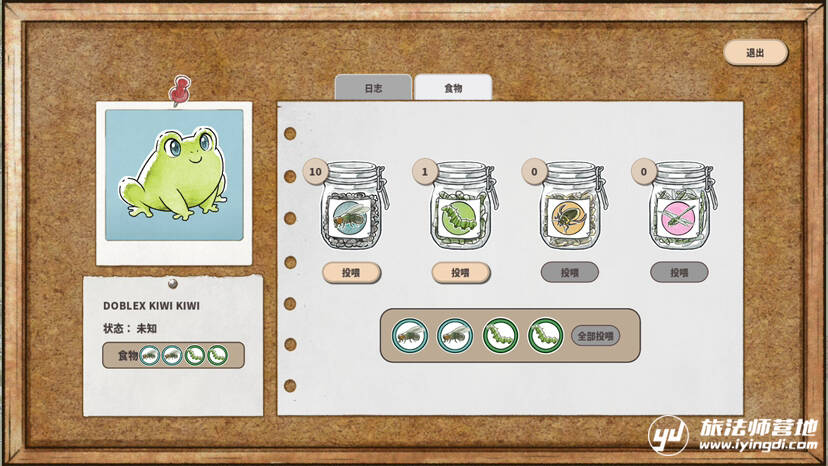The width and height of the screenshot is (828, 466).
Task: Open the frog polaroid photo
Action: 174,180
